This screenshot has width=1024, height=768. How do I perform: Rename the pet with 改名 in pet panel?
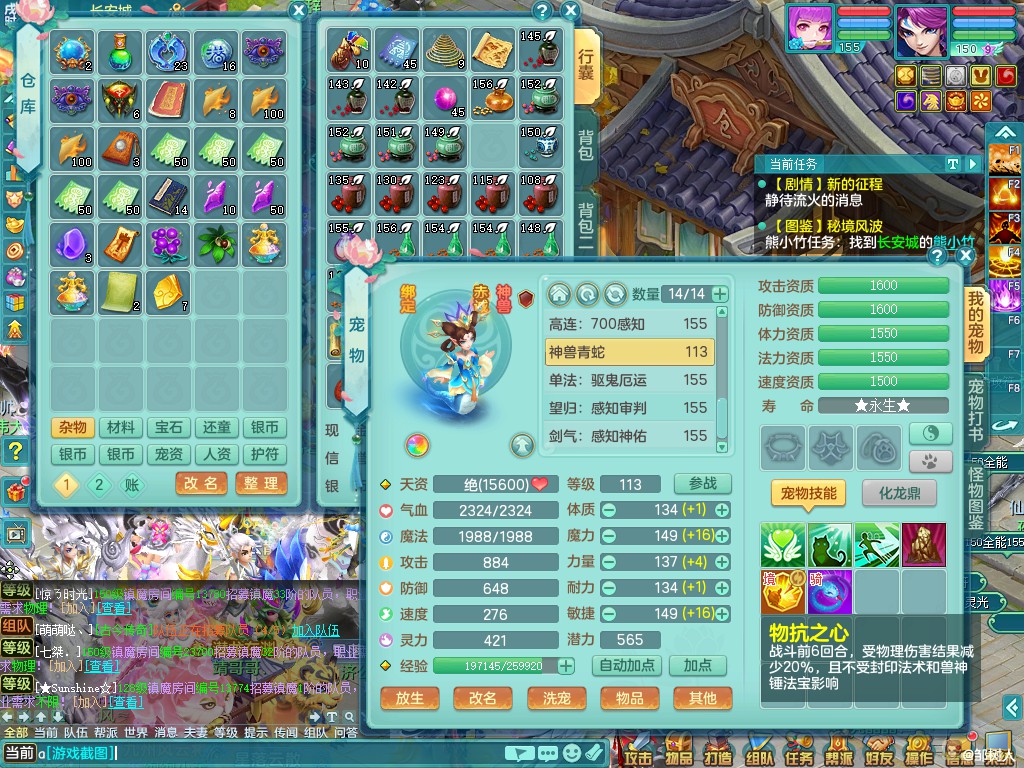click(483, 698)
